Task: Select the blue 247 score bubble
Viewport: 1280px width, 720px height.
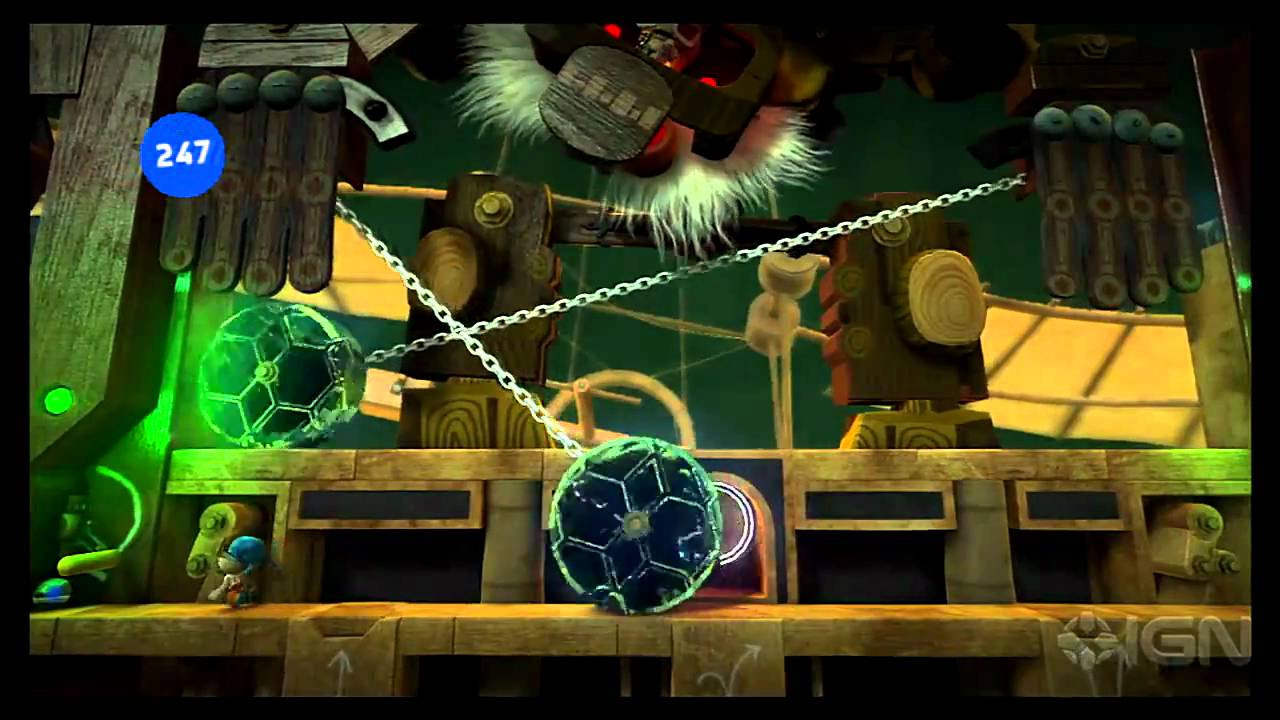Action: [x=182, y=154]
